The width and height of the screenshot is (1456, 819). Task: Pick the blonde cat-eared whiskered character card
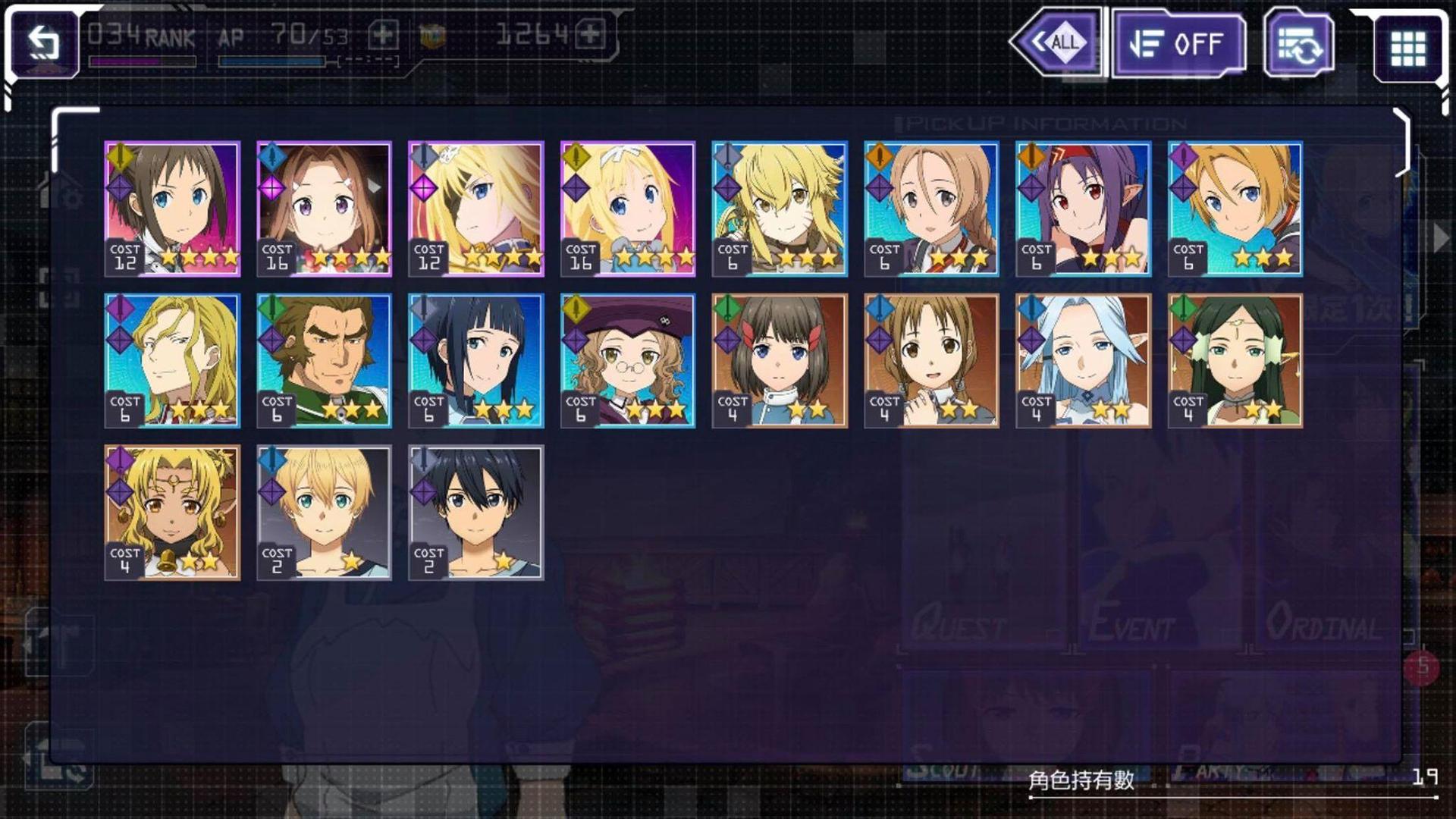(x=780, y=209)
